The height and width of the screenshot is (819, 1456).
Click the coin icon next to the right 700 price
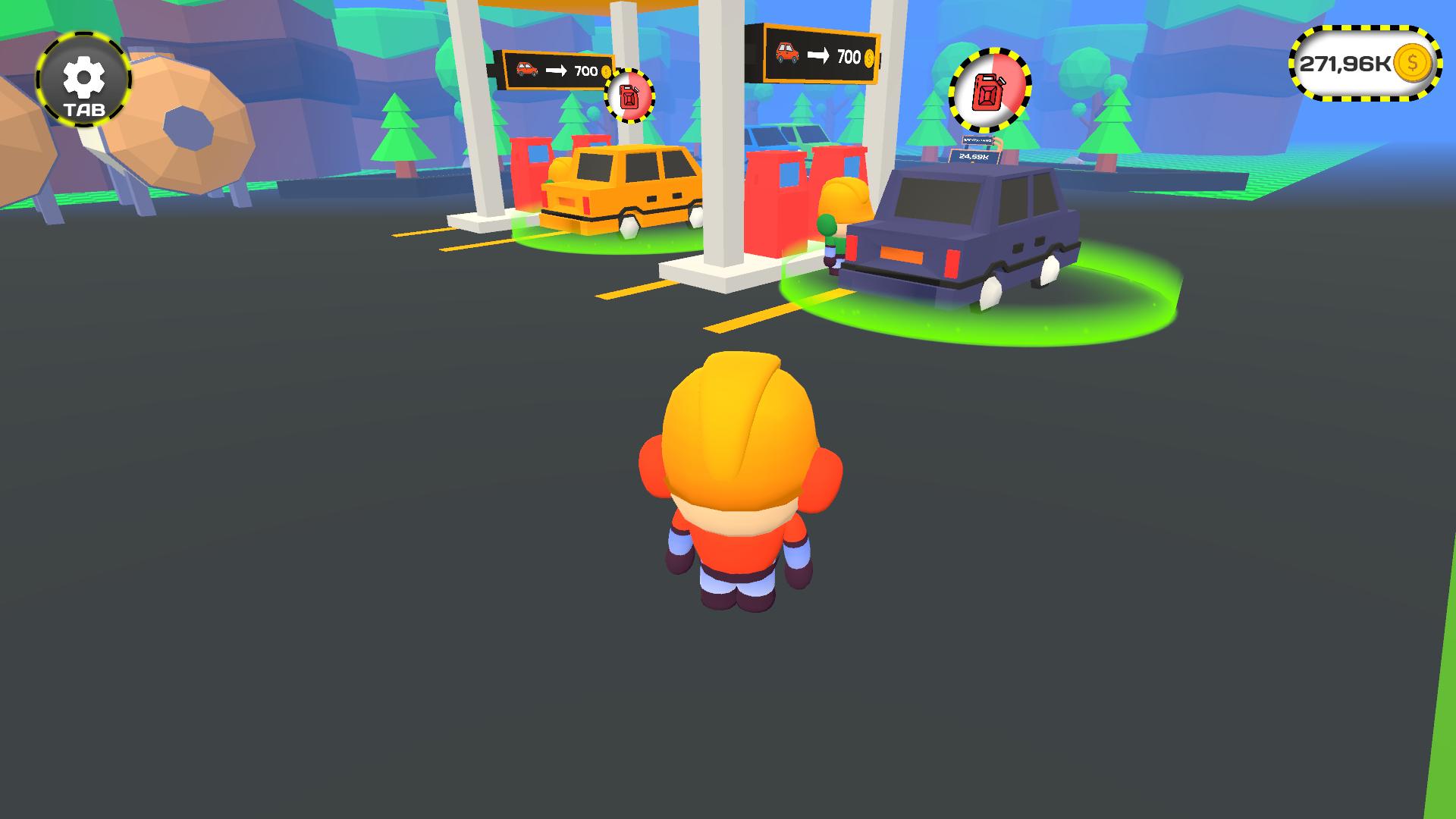pyautogui.click(x=869, y=56)
